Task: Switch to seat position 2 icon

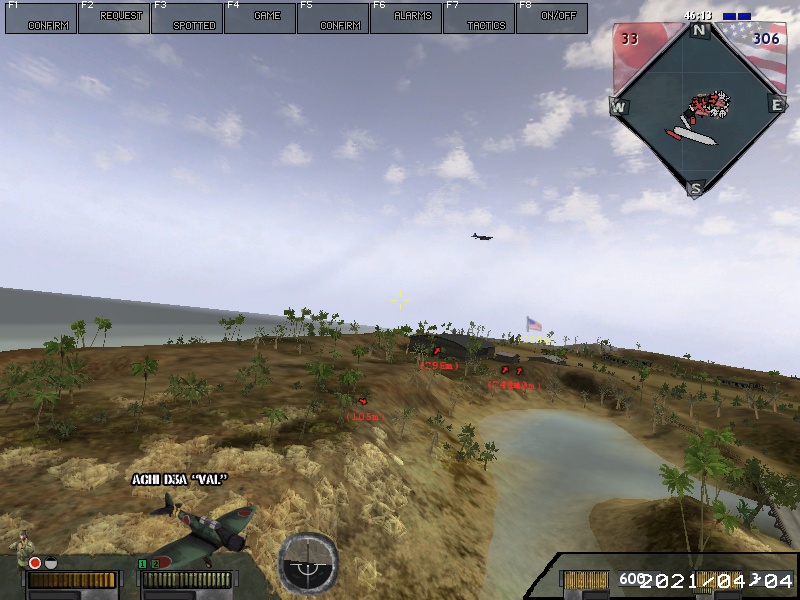Action: point(155,565)
